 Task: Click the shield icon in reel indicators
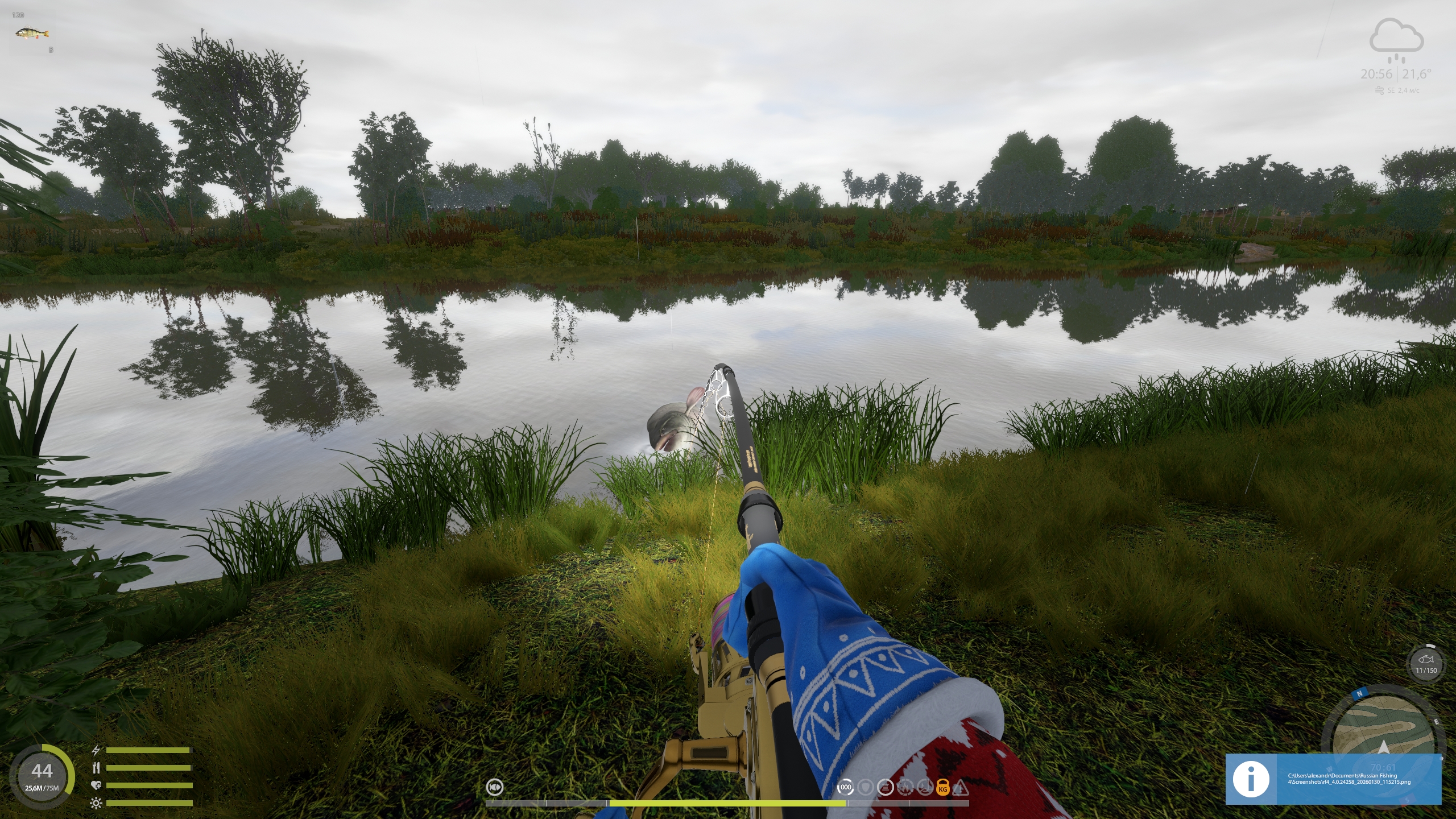click(x=865, y=788)
